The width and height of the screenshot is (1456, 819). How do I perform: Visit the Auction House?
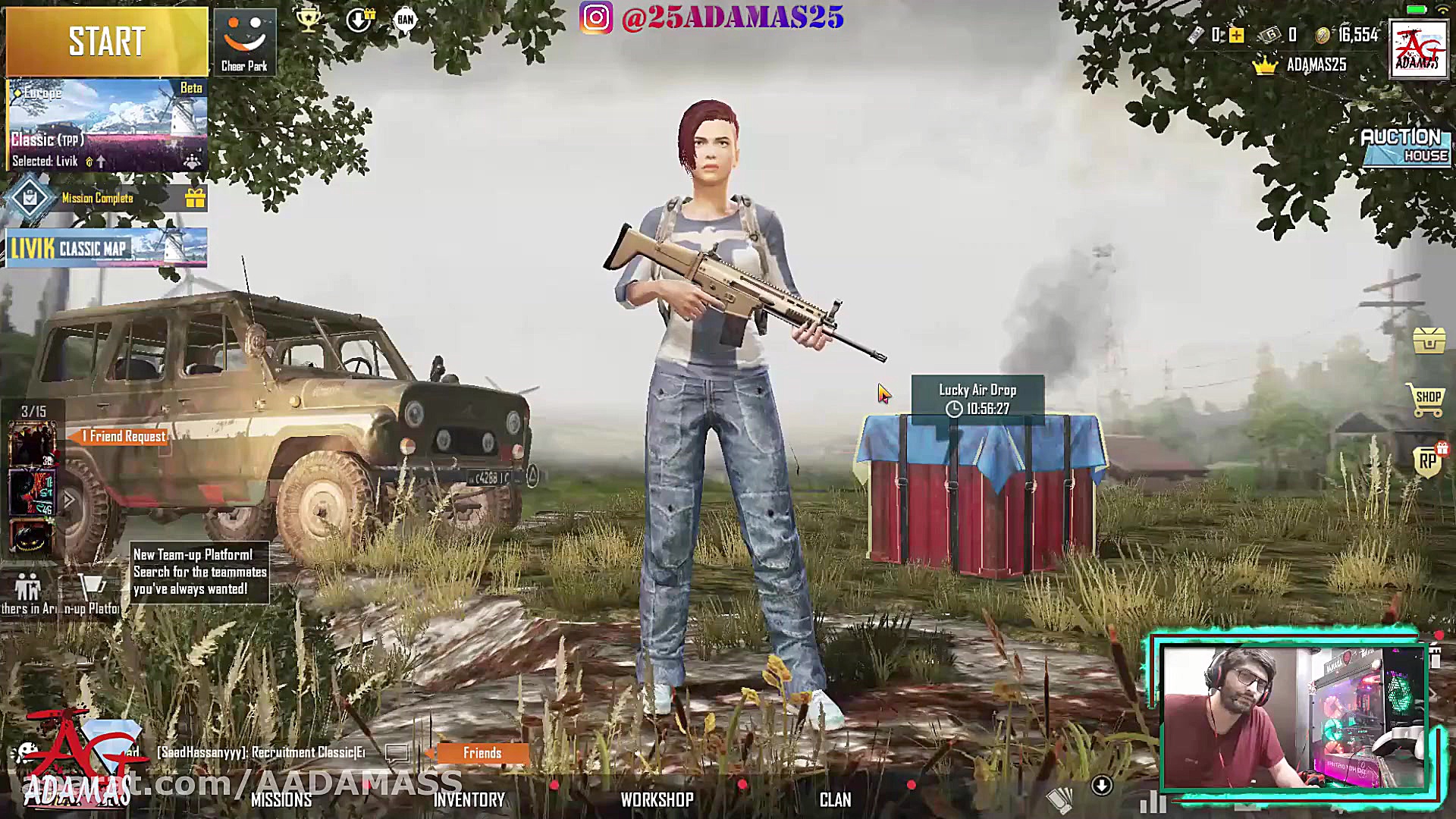pyautogui.click(x=1406, y=146)
